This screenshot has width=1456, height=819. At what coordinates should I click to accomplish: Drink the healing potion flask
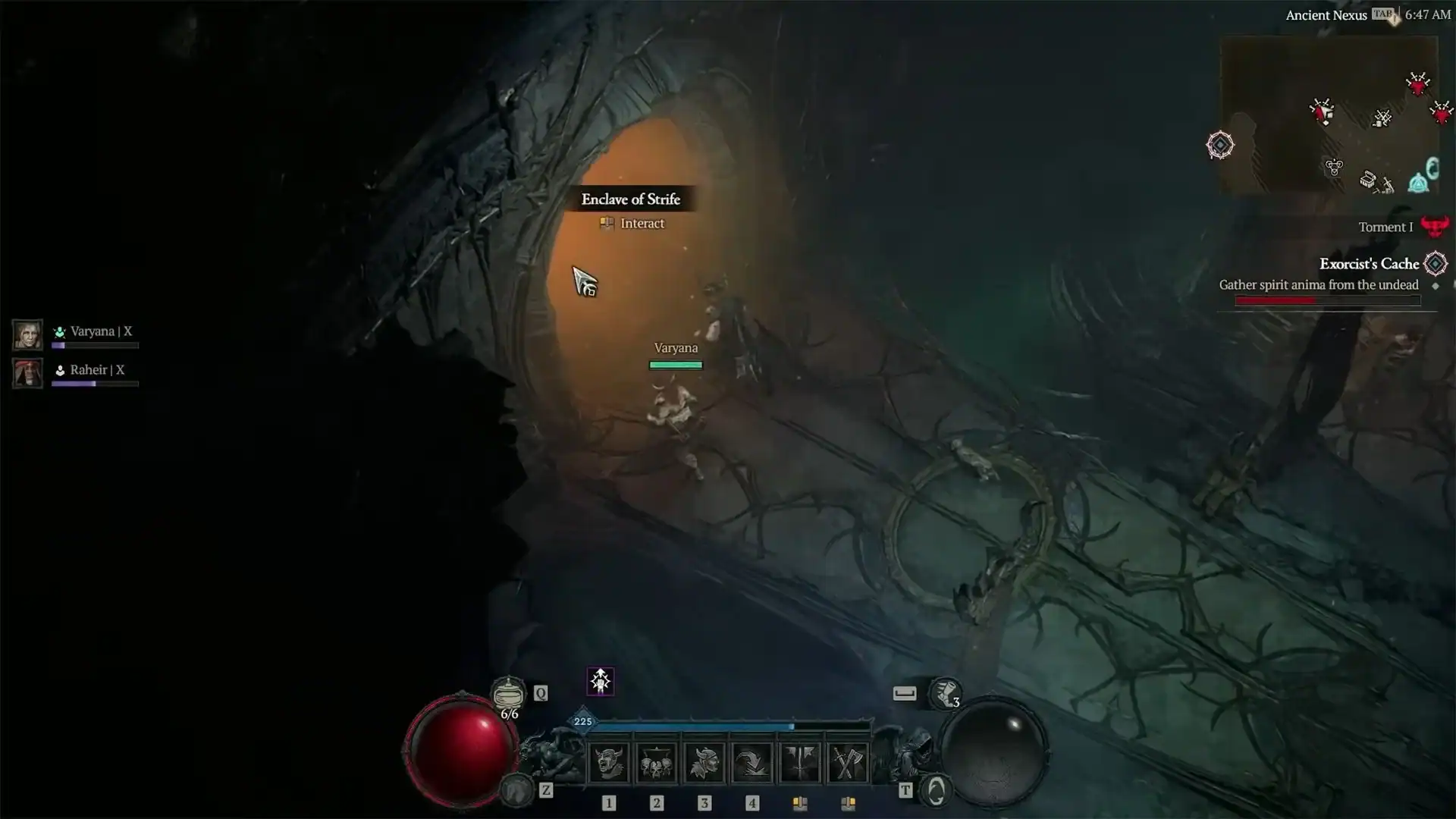[x=508, y=693]
